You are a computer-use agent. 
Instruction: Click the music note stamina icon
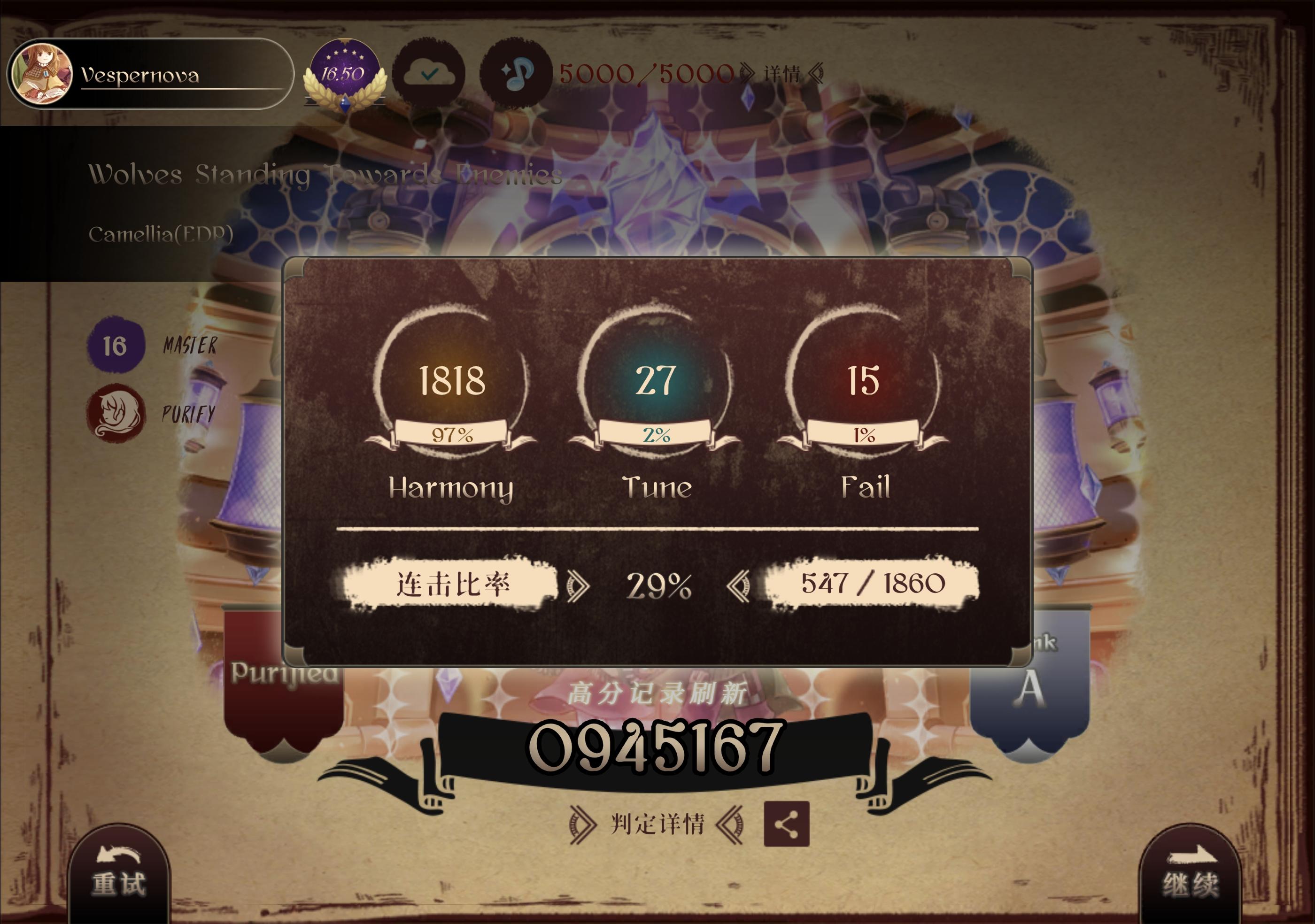(x=516, y=73)
